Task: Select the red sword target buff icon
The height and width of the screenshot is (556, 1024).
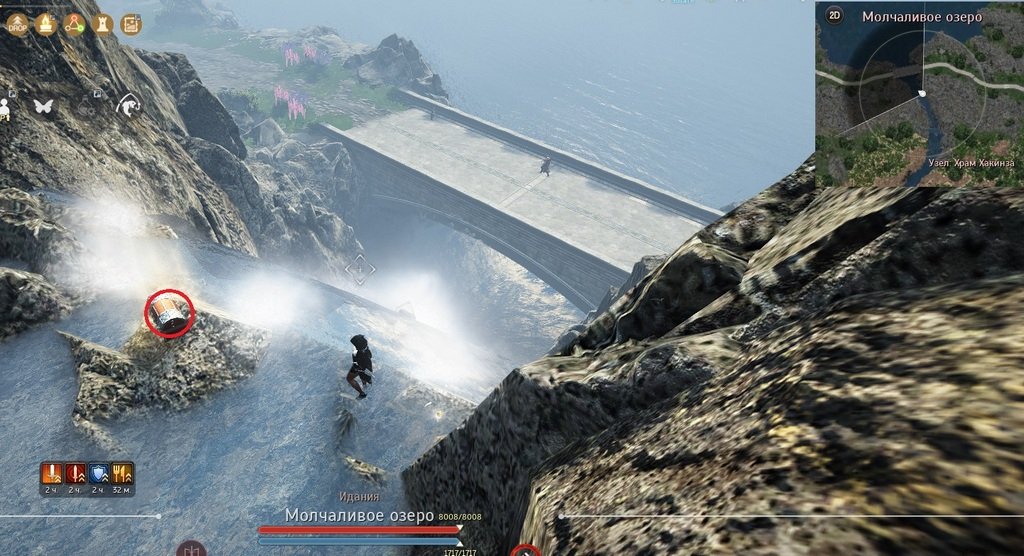Action: [75, 473]
